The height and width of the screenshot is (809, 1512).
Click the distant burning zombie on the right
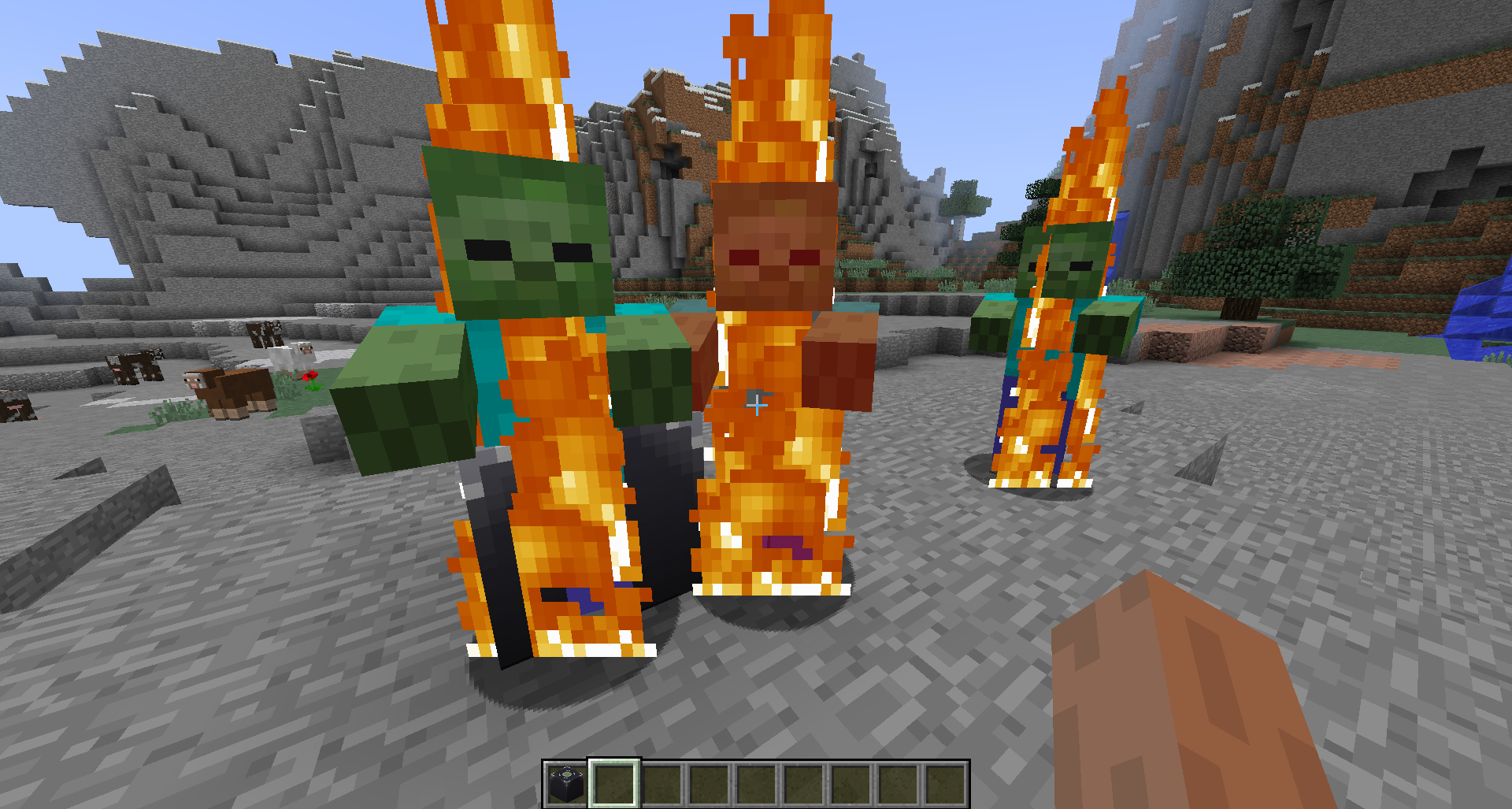point(1063,315)
